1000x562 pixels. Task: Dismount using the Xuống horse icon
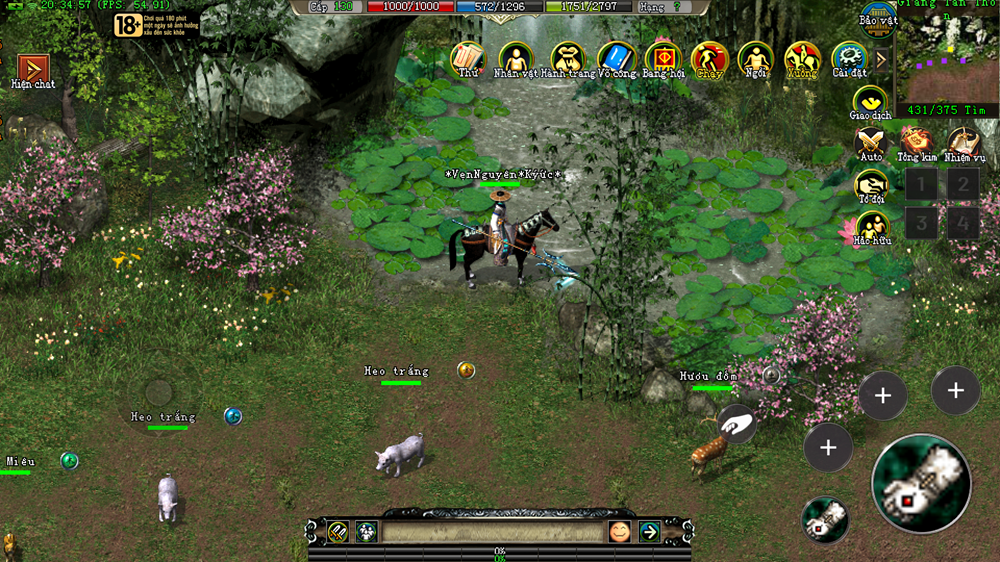click(x=802, y=57)
